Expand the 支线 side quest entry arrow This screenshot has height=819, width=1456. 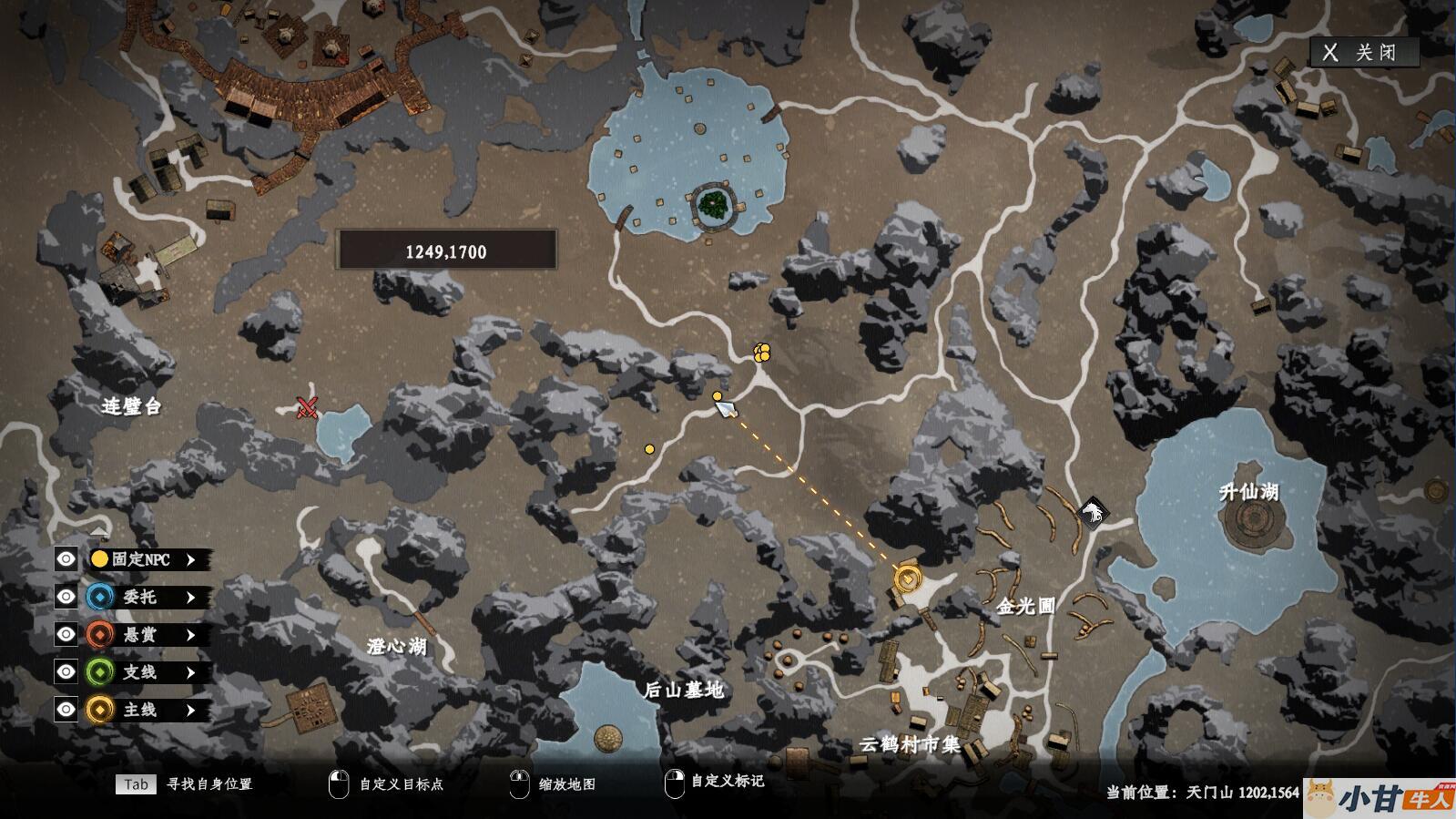coord(190,672)
